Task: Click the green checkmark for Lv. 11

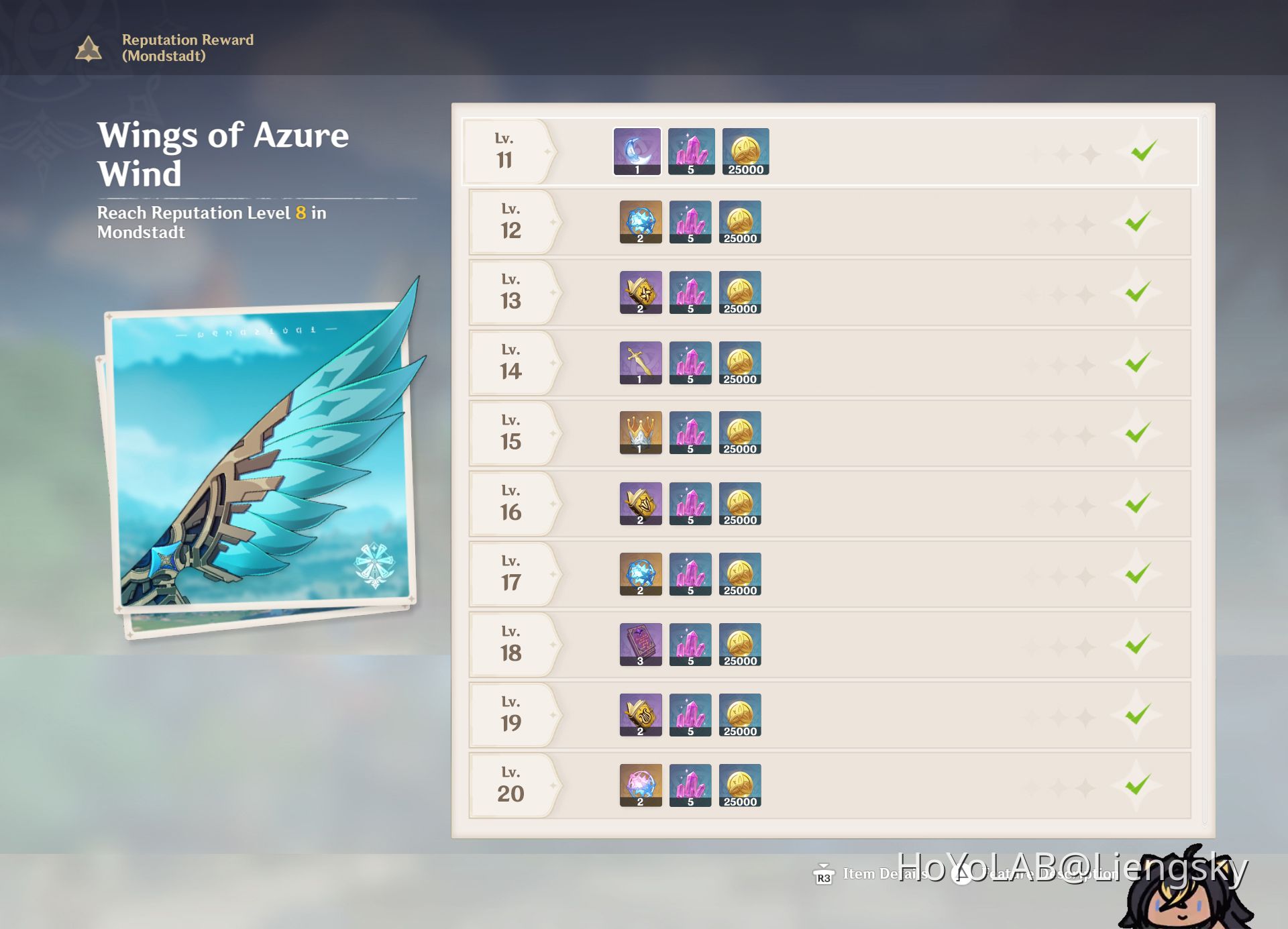Action: [x=1146, y=150]
